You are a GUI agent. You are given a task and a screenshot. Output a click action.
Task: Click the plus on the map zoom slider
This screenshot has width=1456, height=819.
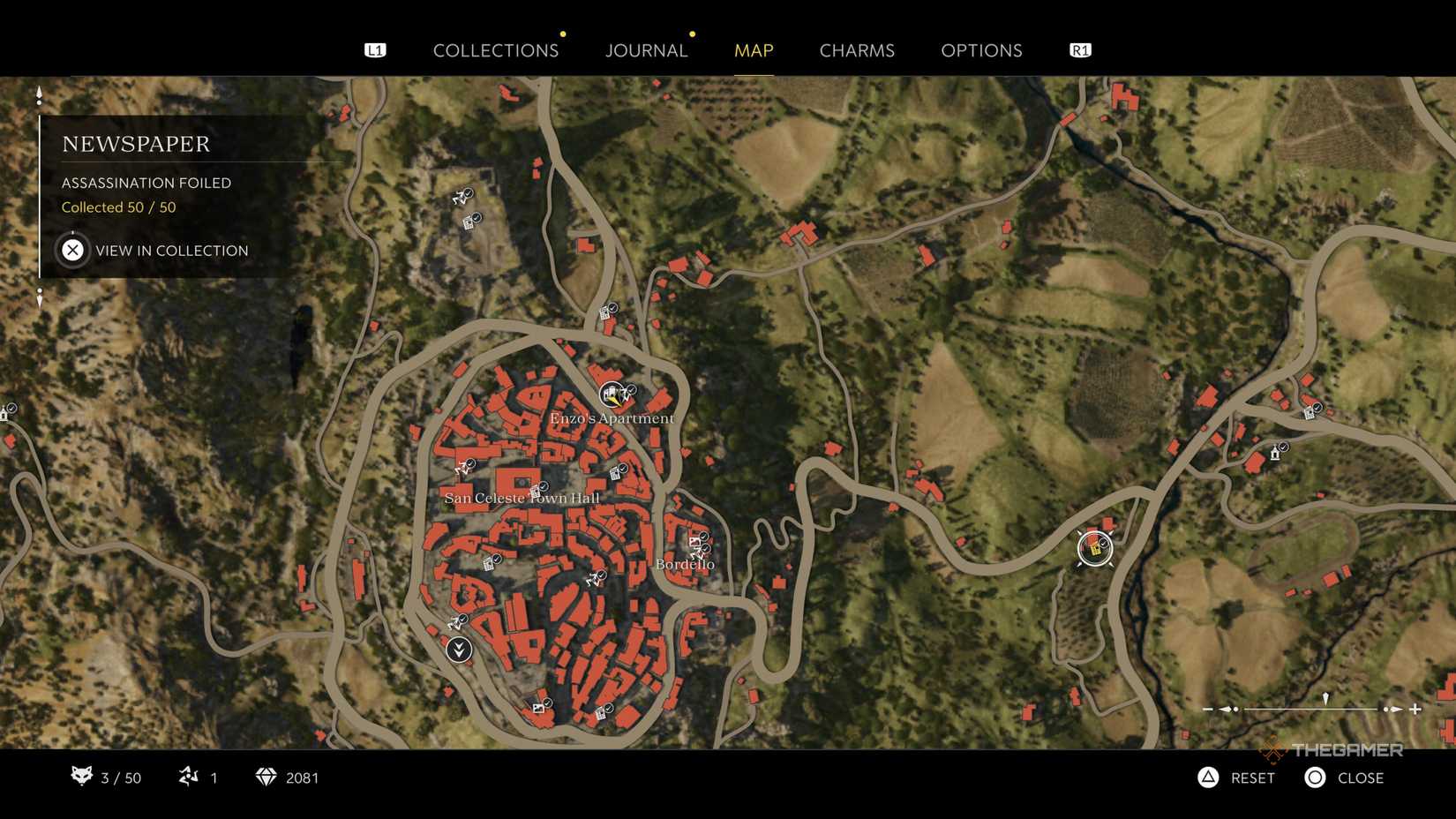click(x=1417, y=708)
